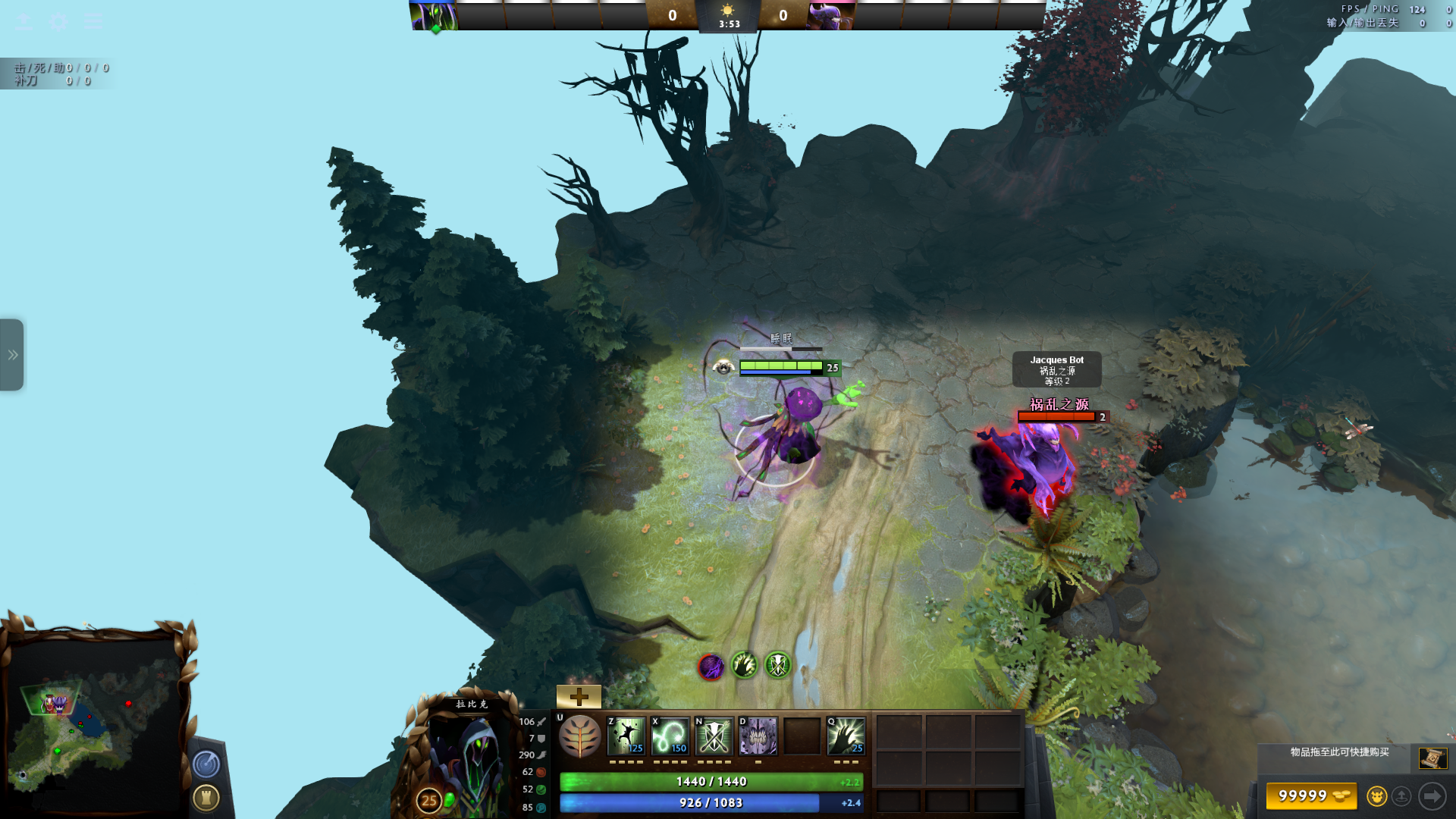Cast the Fade Bolt ability on key X

pyautogui.click(x=670, y=736)
